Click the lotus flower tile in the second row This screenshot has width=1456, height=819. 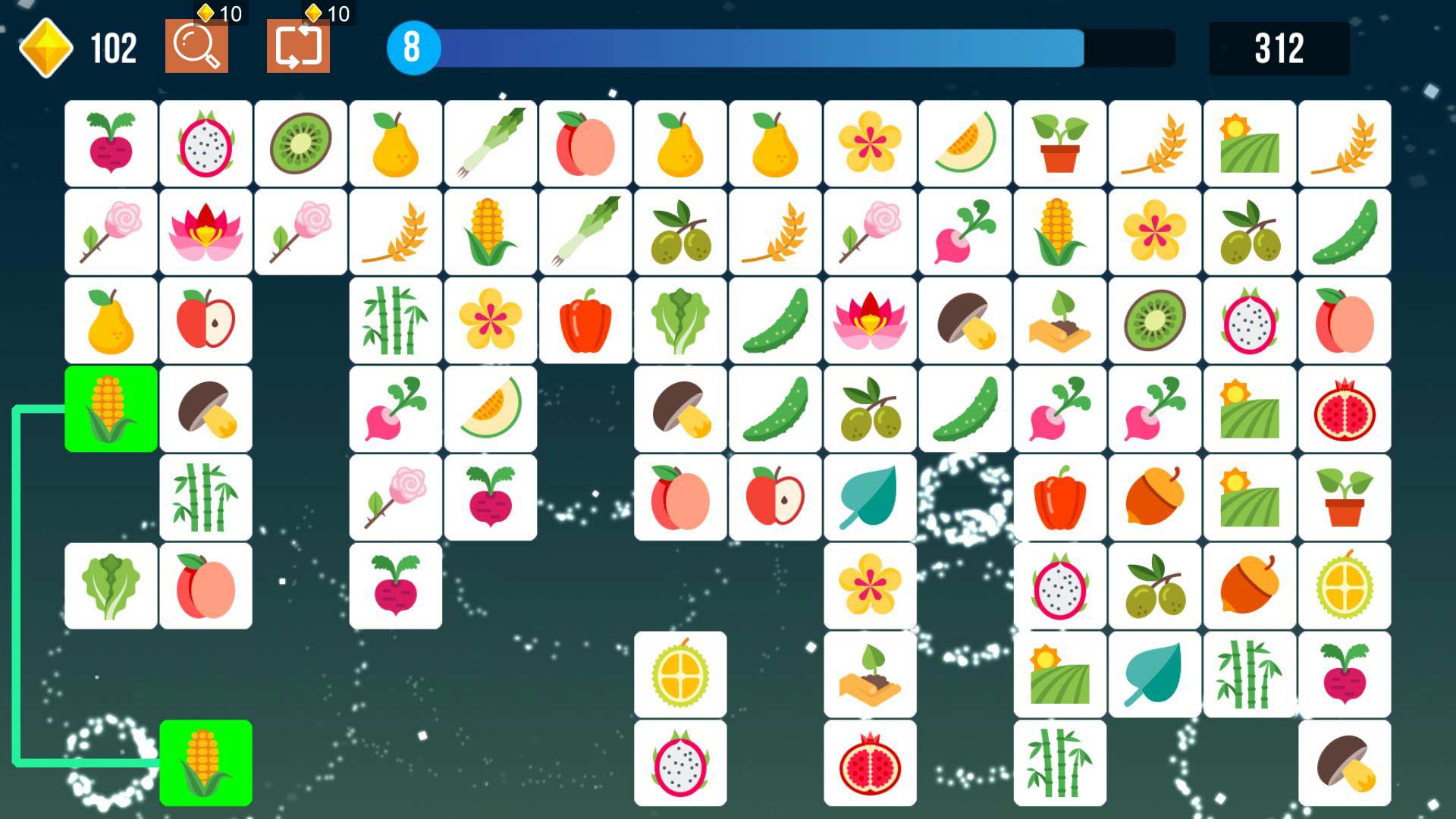tap(205, 231)
